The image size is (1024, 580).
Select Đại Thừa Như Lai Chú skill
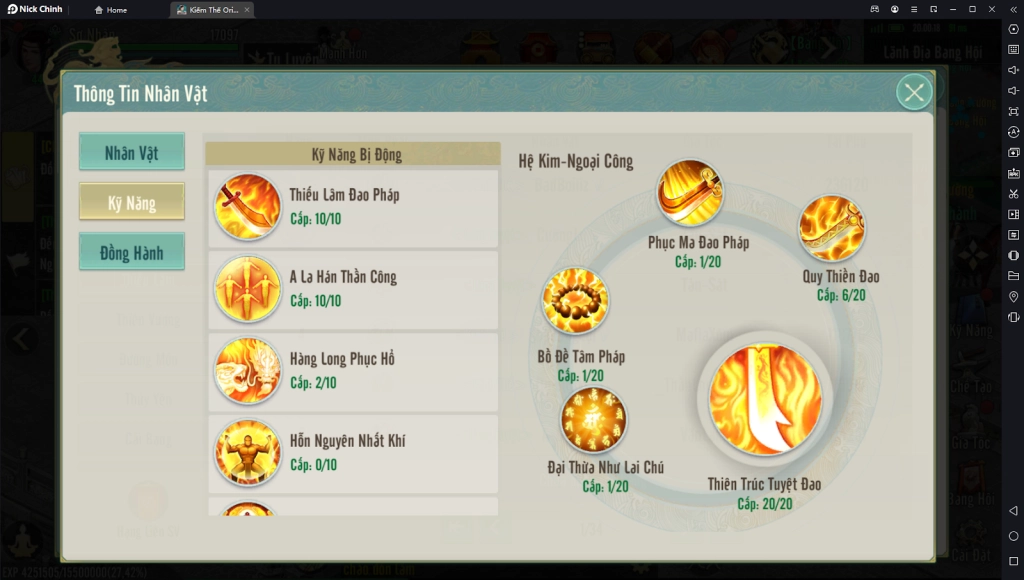click(593, 419)
